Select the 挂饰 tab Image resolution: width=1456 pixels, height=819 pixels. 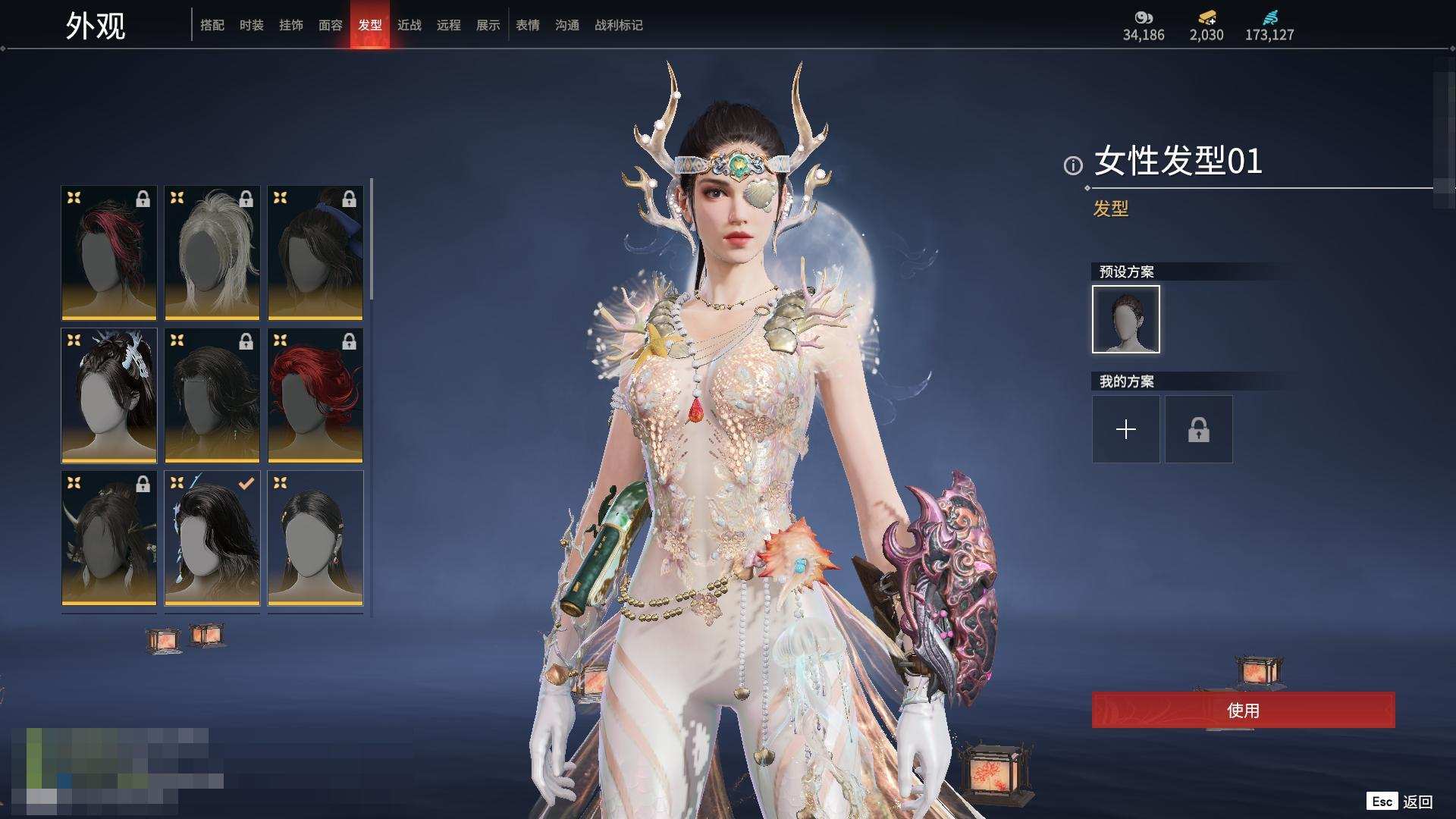pyautogui.click(x=291, y=25)
